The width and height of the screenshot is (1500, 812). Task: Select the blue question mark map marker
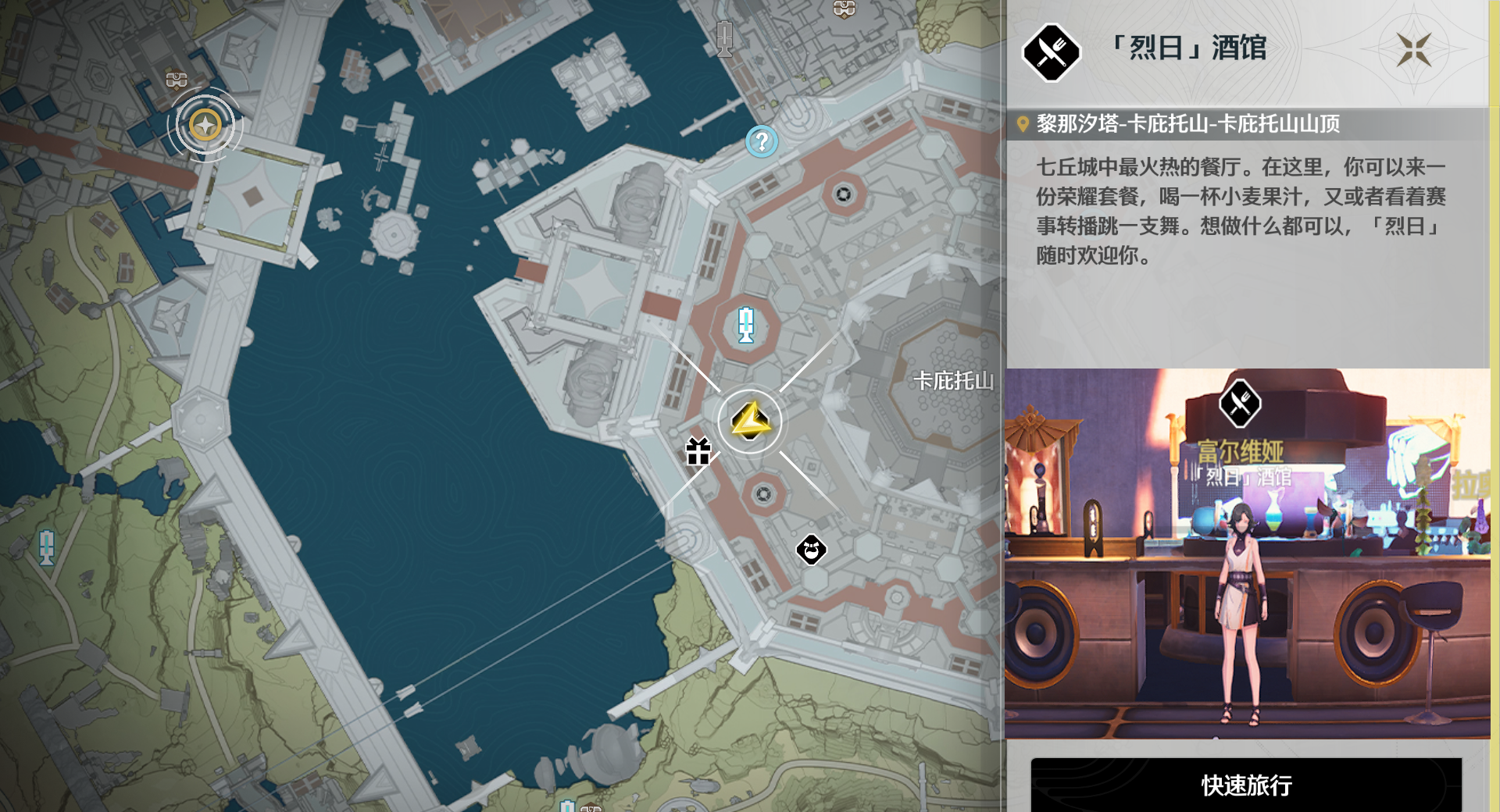(761, 142)
